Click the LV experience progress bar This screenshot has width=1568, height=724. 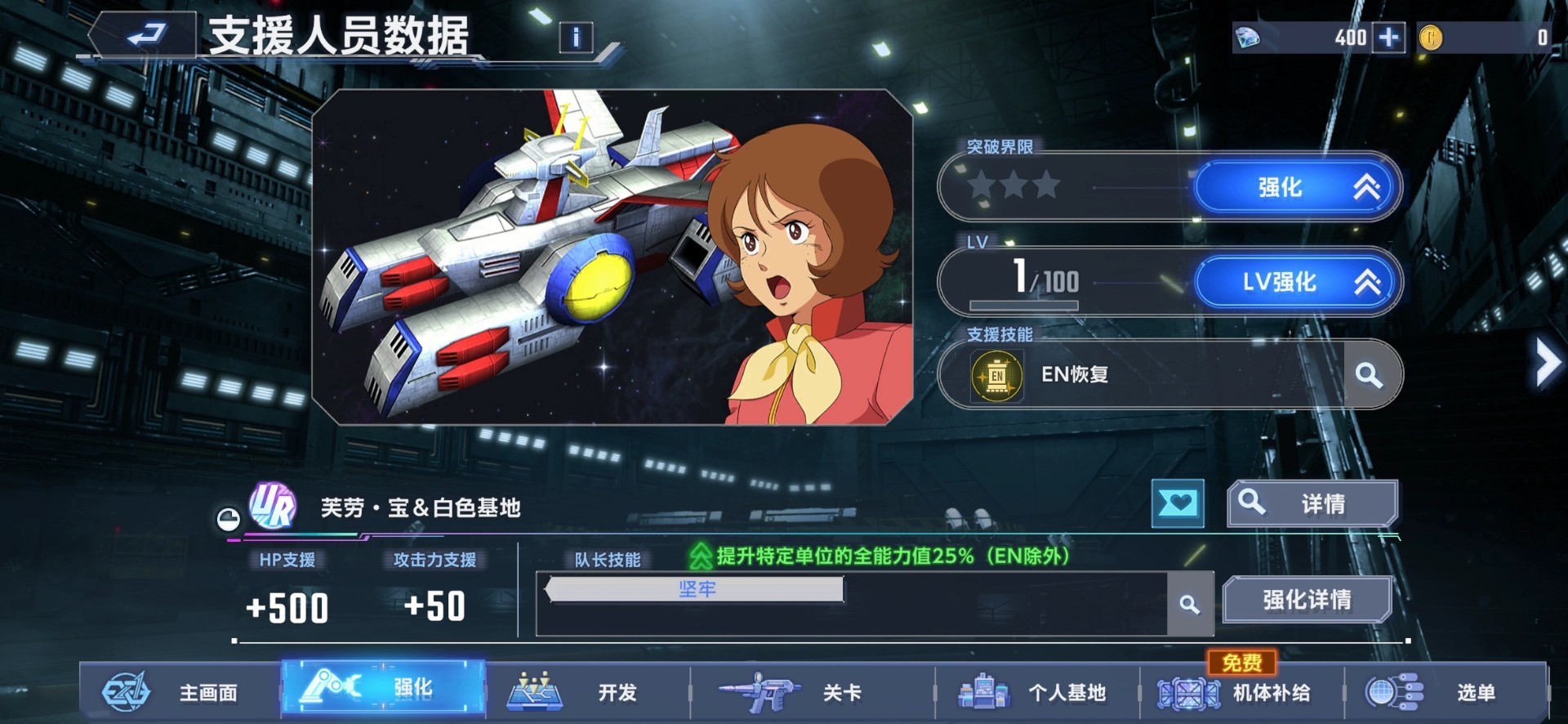pos(1026,303)
